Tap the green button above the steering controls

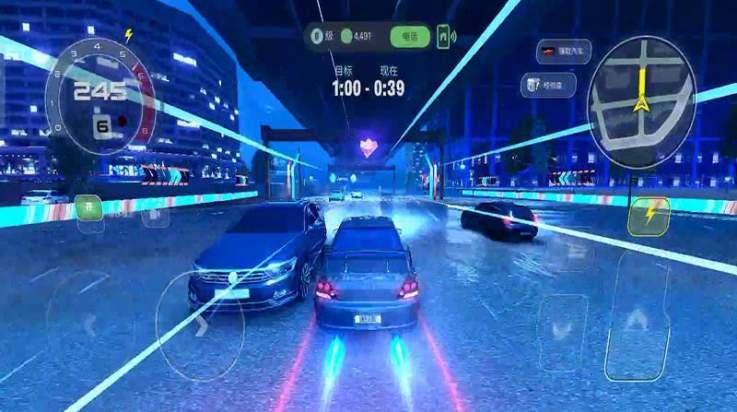88,208
